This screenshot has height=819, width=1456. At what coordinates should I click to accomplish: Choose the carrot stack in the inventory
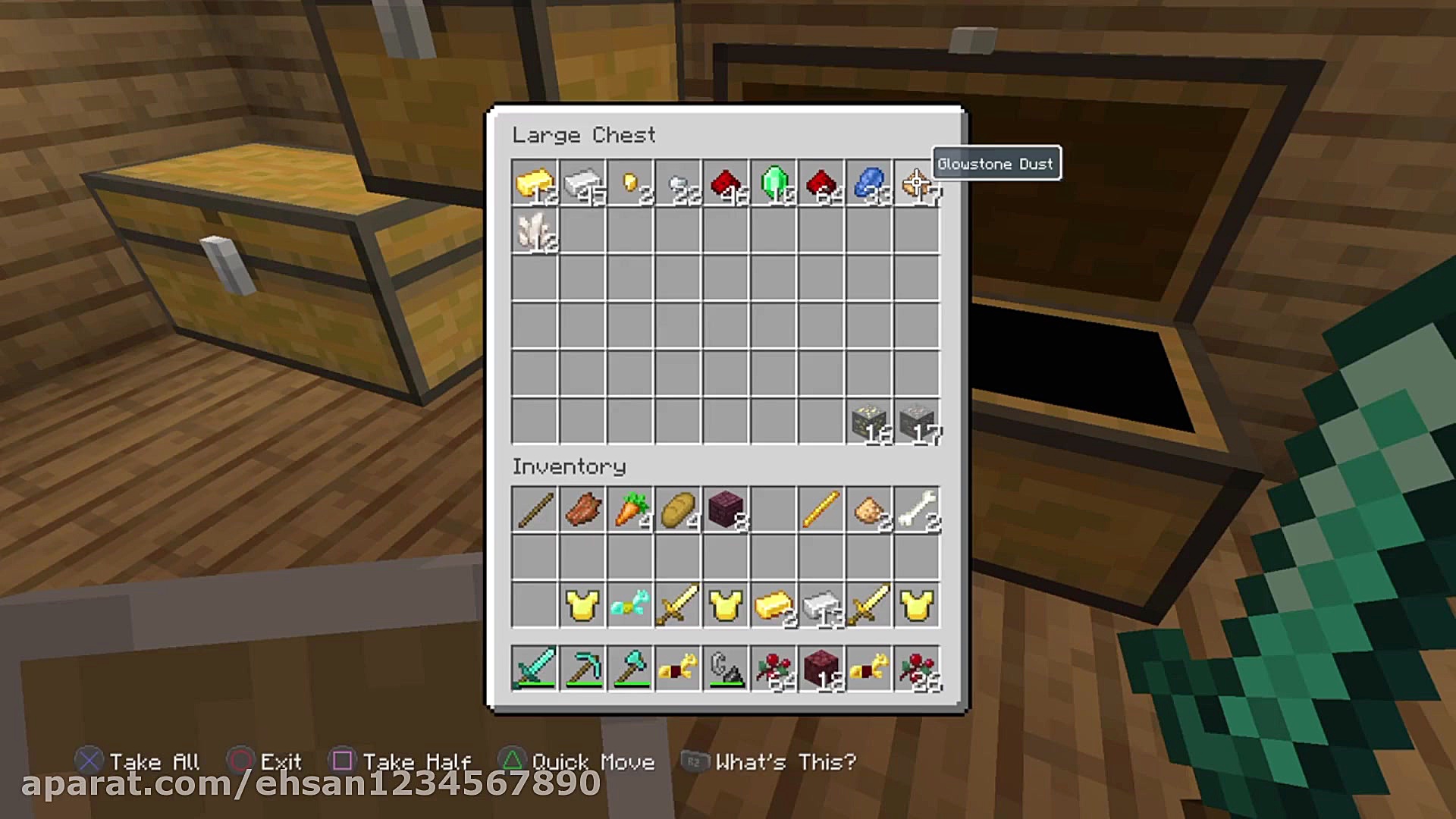[x=630, y=510]
